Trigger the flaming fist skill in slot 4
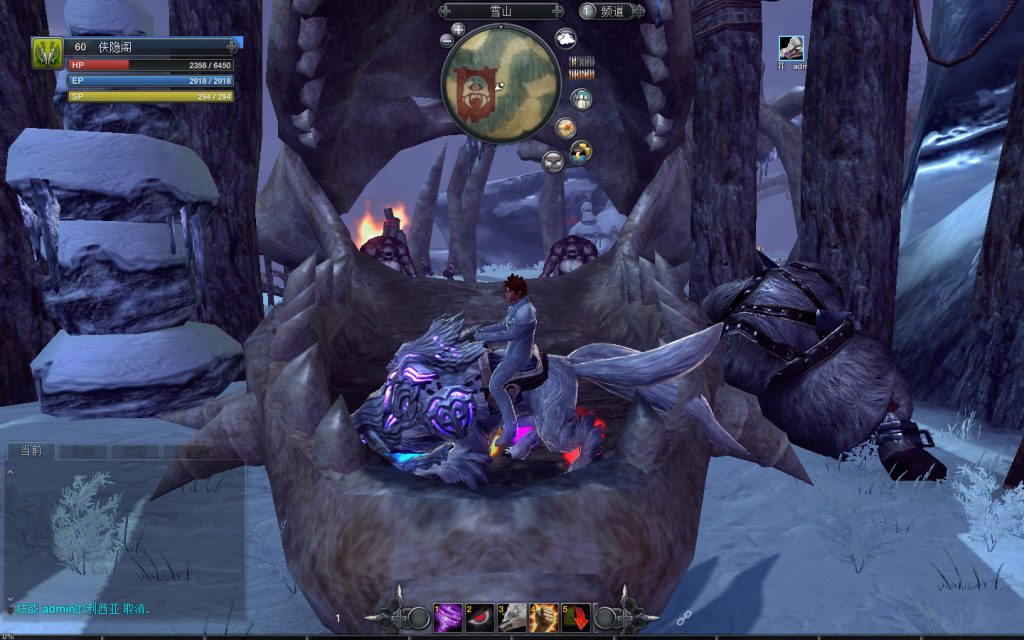The width and height of the screenshot is (1024, 640). pyautogui.click(x=544, y=617)
